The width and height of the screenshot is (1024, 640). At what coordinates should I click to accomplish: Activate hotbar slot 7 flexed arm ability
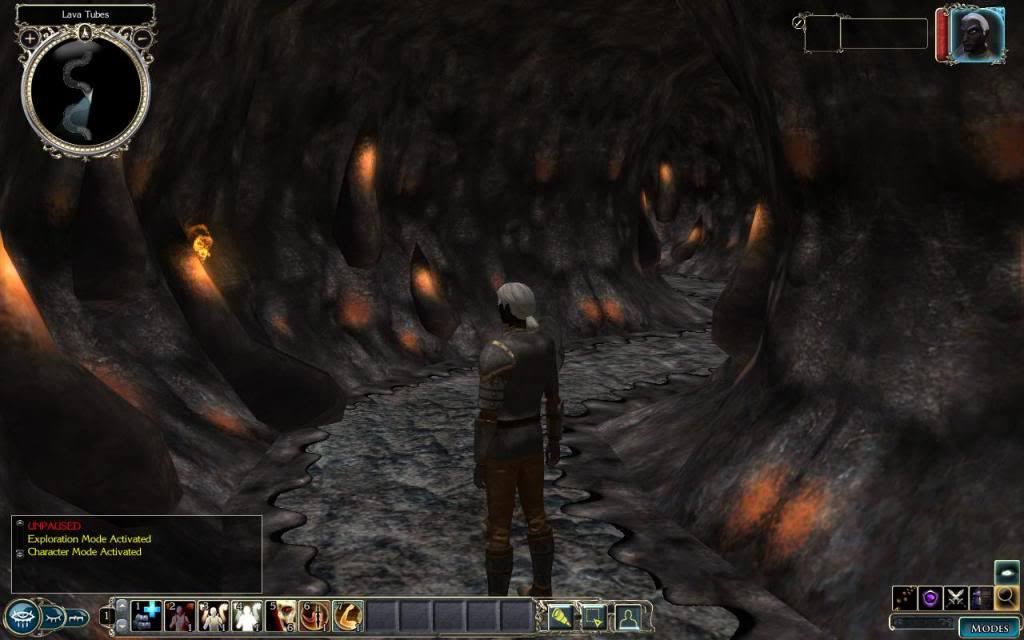coord(348,615)
